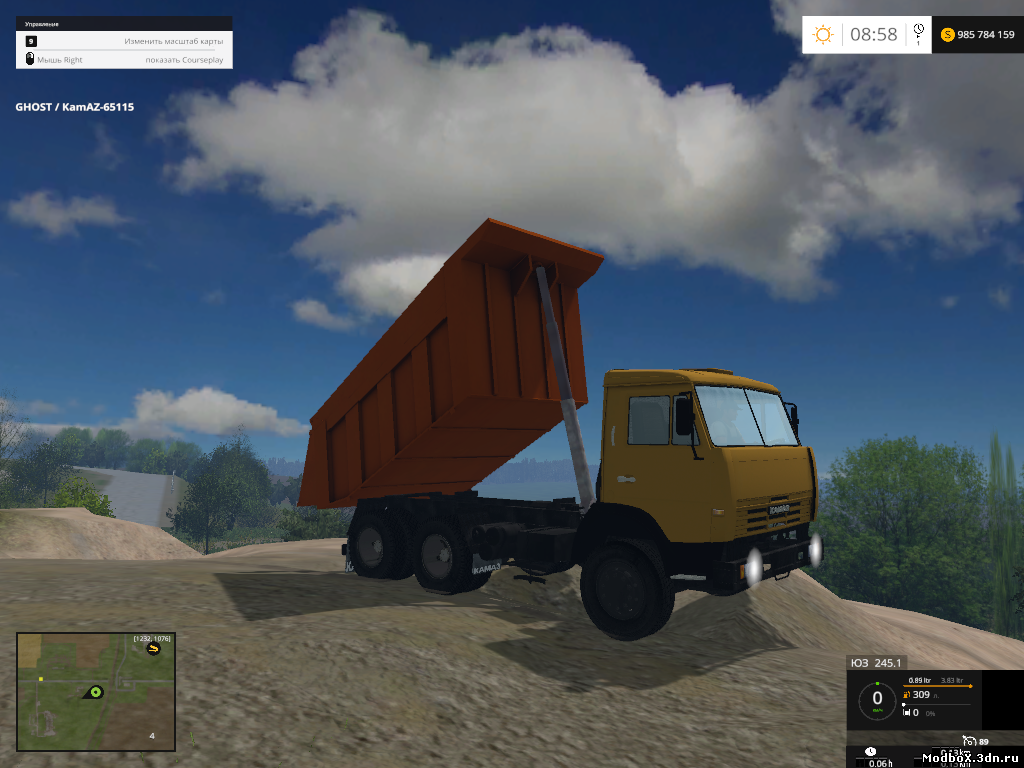Click the sunny weather icon
The image size is (1024, 768).
click(x=823, y=35)
